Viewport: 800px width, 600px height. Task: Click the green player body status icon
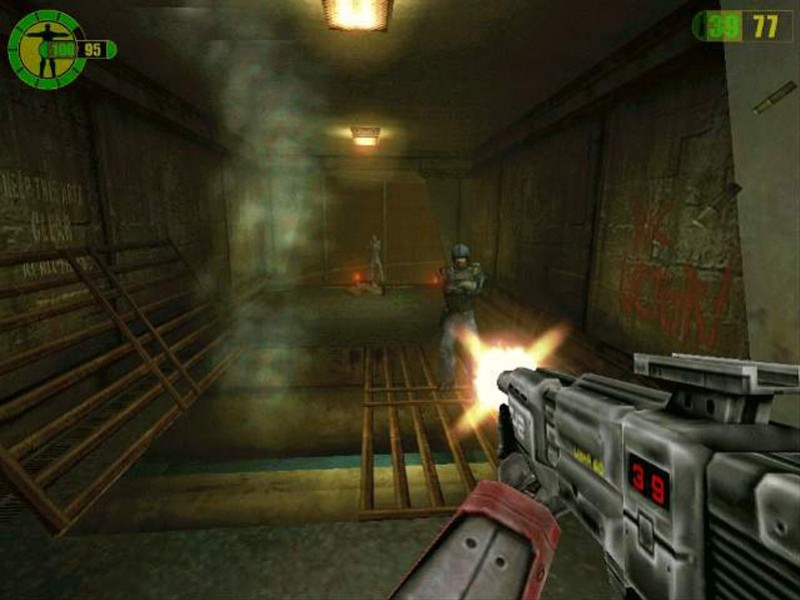click(x=44, y=46)
